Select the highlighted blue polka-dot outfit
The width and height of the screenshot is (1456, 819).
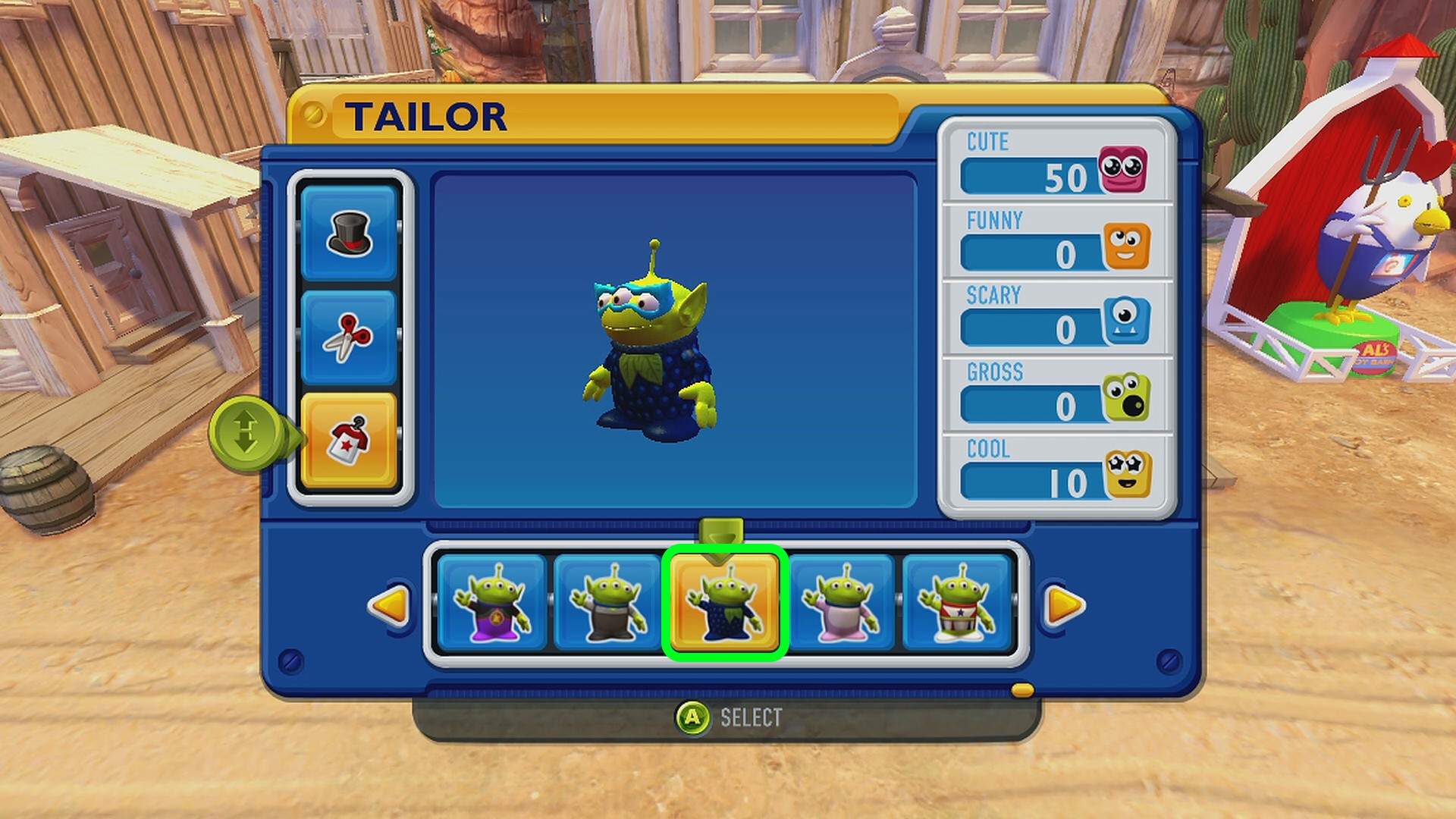(724, 604)
